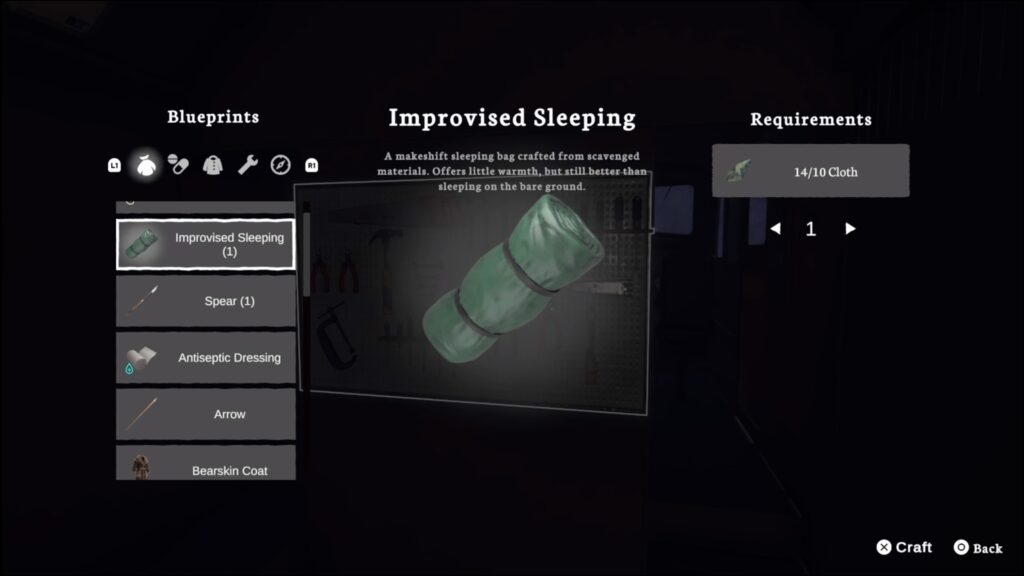Switch to the compass category tab
1024x576 pixels.
pos(280,165)
